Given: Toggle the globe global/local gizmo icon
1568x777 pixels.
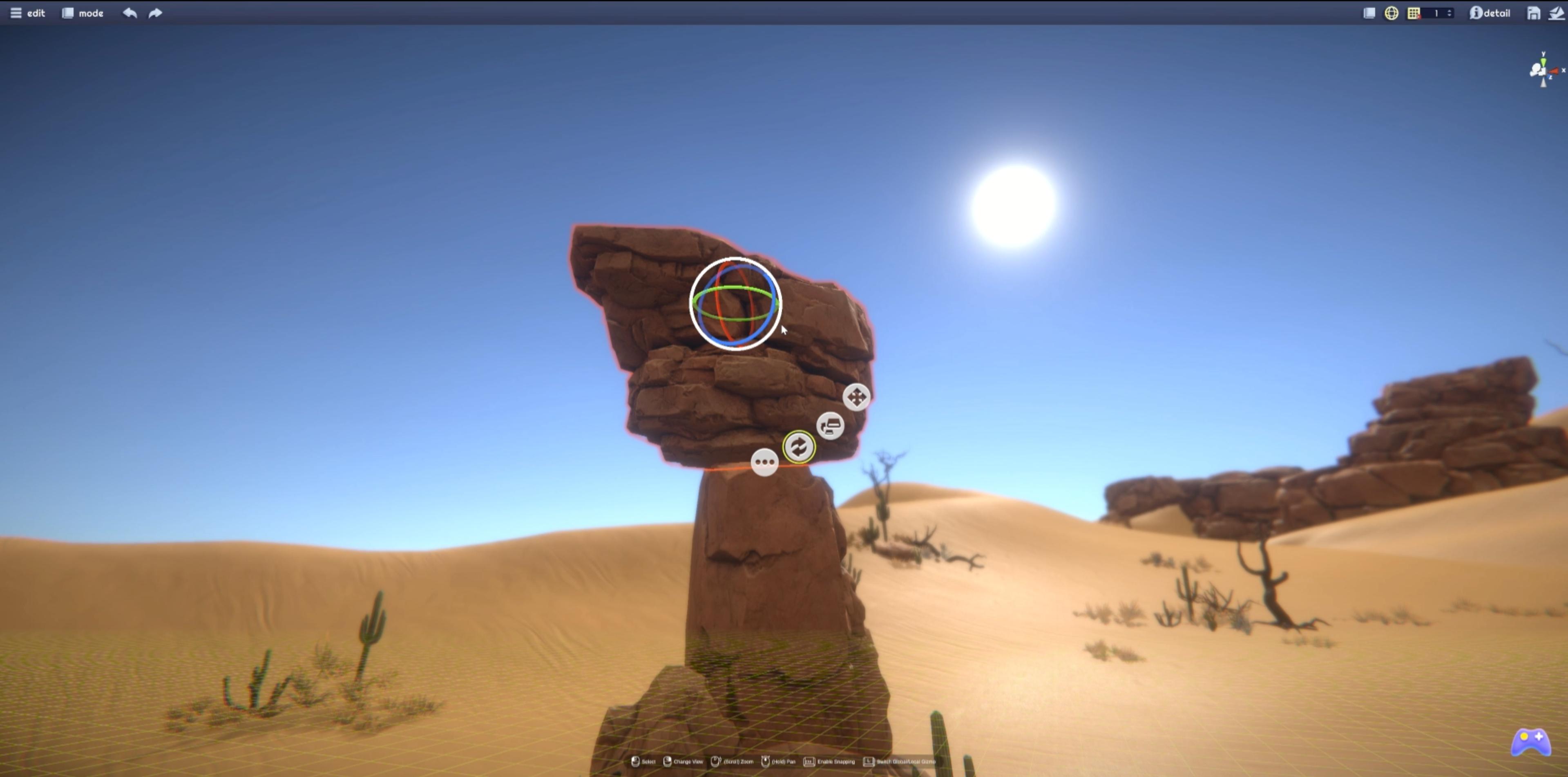Looking at the screenshot, I should pos(1391,13).
